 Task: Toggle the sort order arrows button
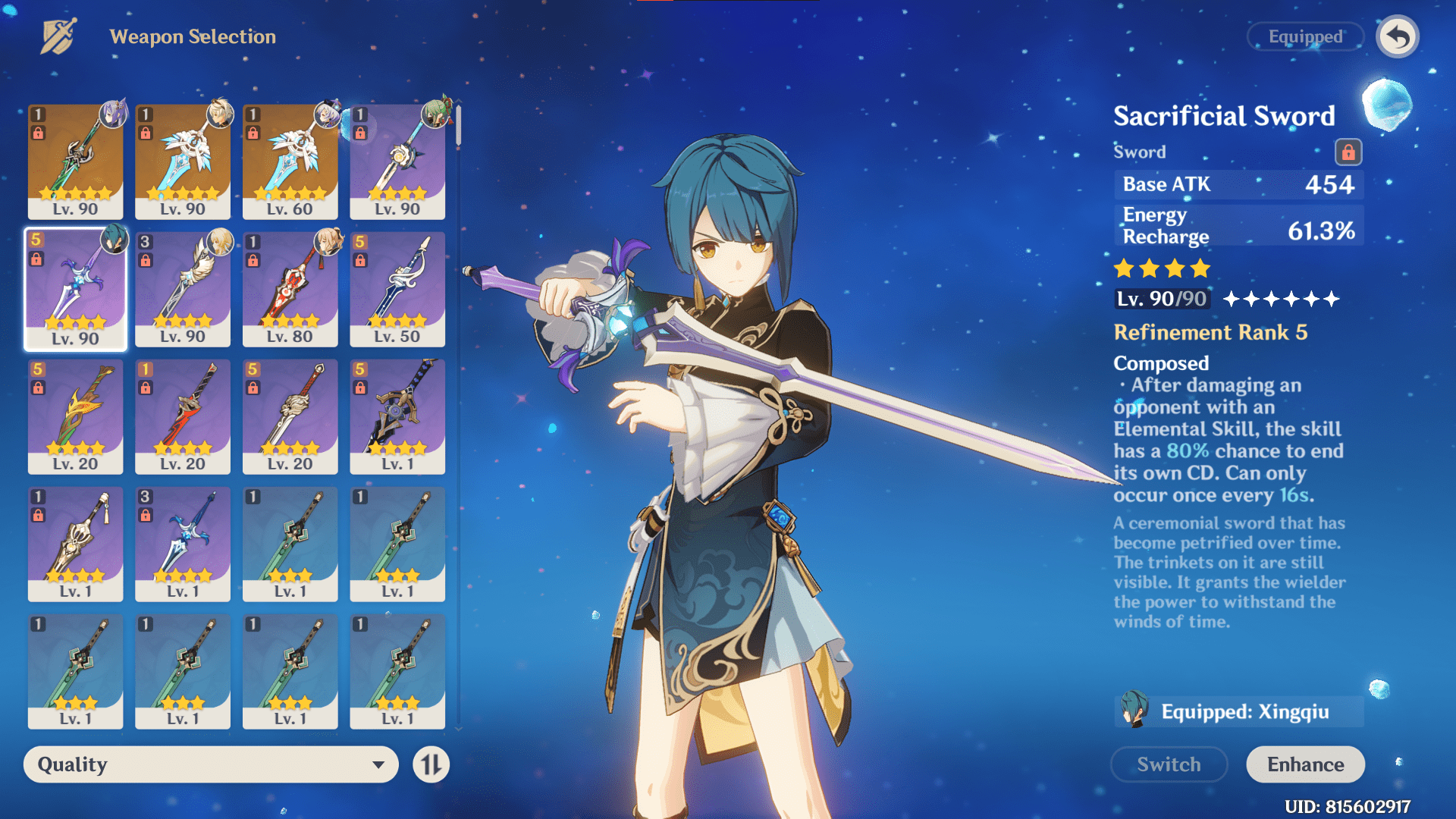pyautogui.click(x=431, y=764)
